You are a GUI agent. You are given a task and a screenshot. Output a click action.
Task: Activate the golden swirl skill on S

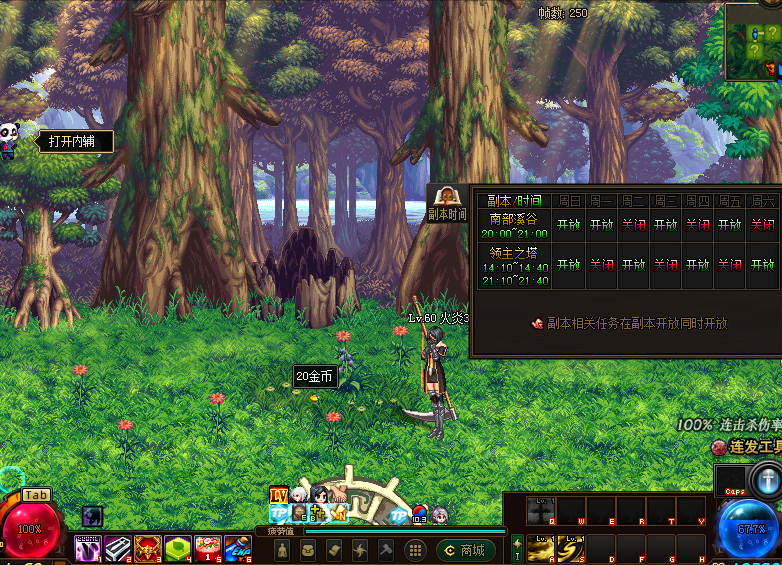tap(571, 548)
